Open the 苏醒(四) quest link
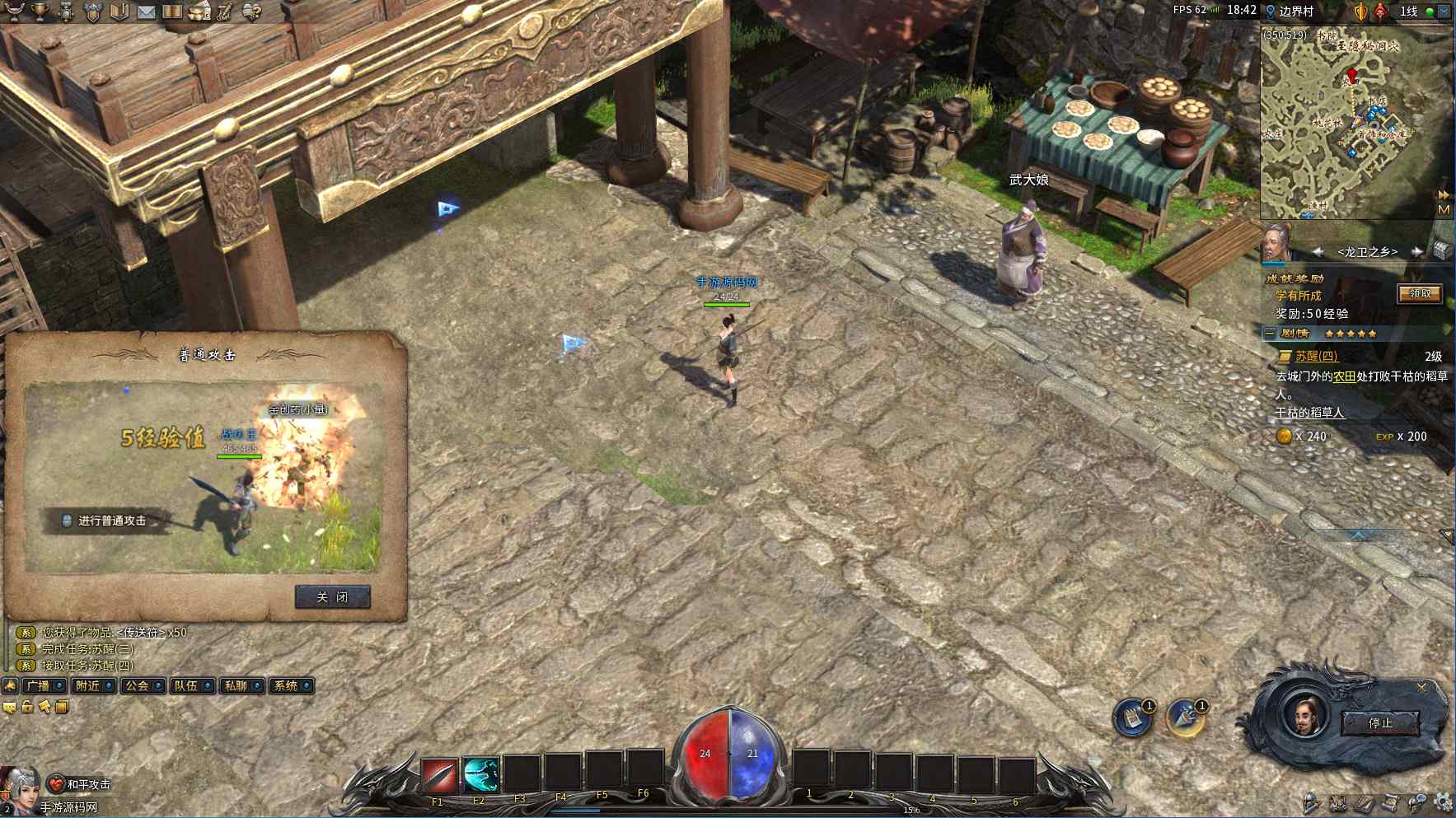This screenshot has height=818, width=1456. [x=1316, y=356]
